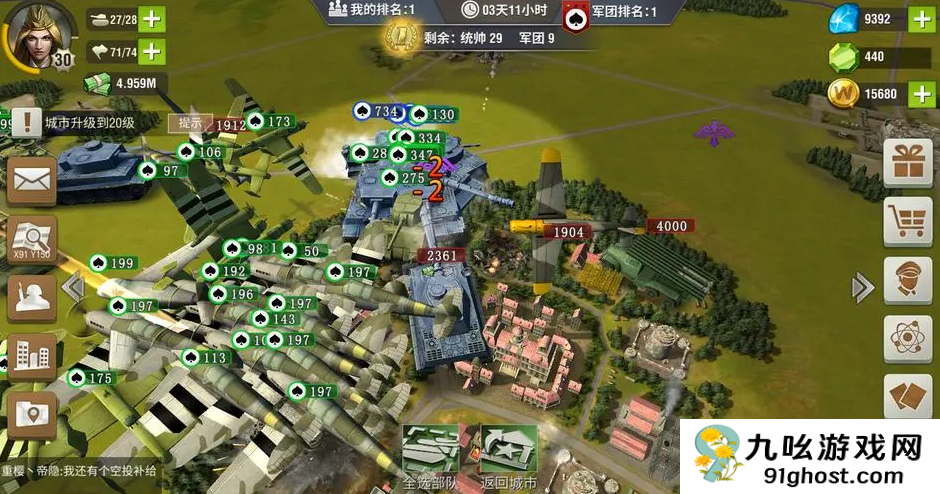Open the cards menu icon

click(x=908, y=396)
